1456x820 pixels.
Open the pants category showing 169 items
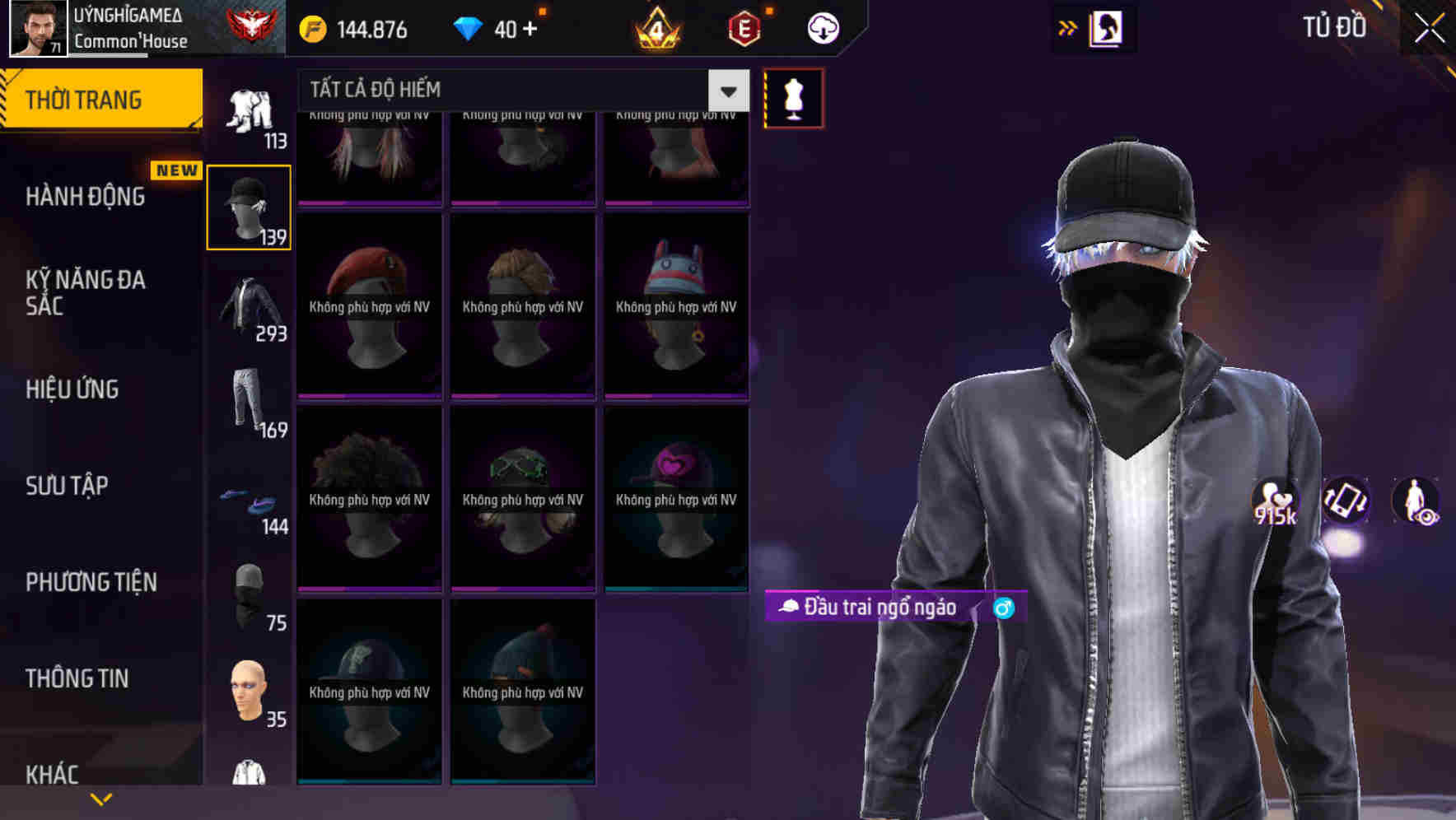[248, 403]
